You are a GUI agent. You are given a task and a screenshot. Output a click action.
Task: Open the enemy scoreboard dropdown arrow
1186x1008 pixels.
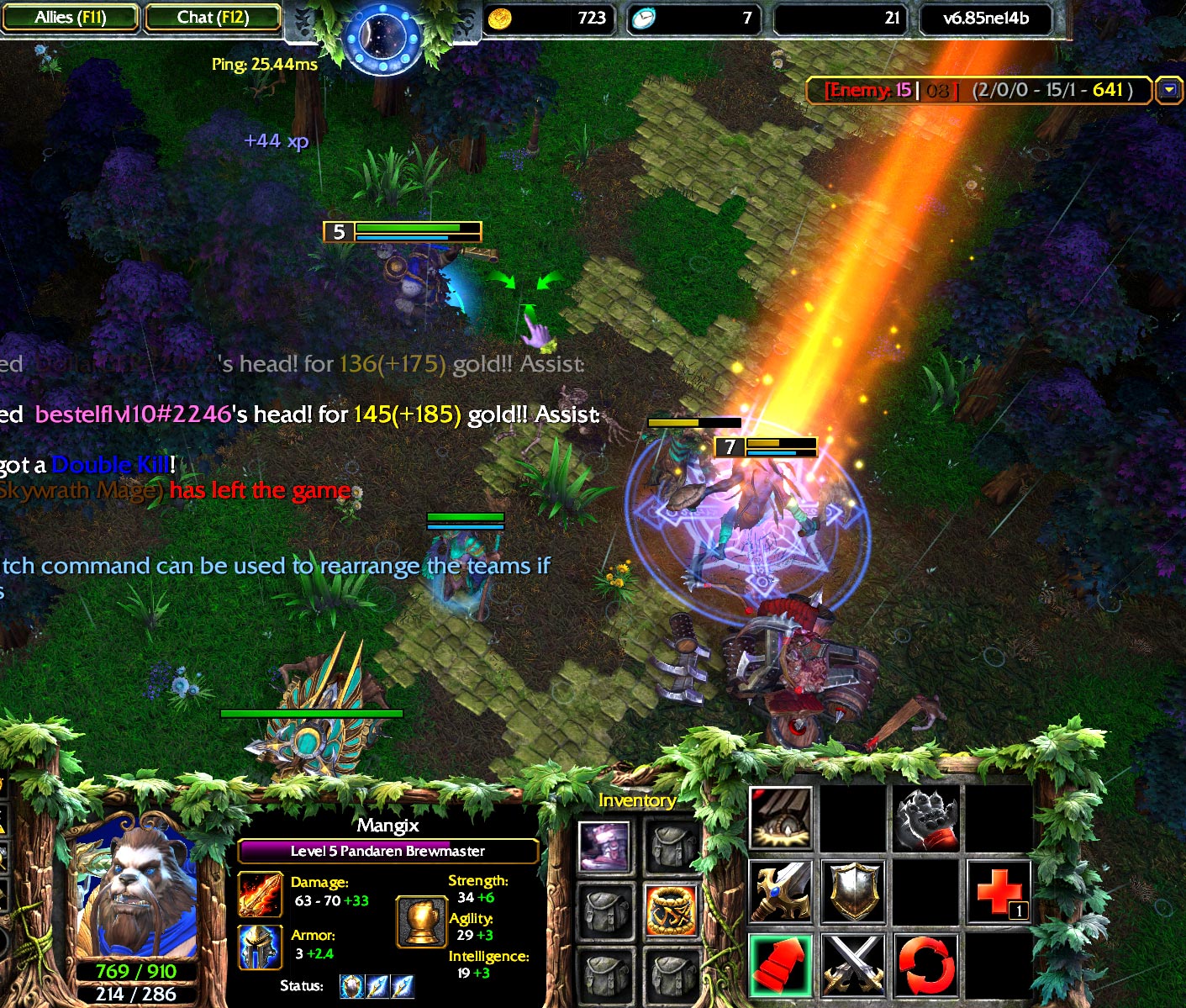point(1170,90)
